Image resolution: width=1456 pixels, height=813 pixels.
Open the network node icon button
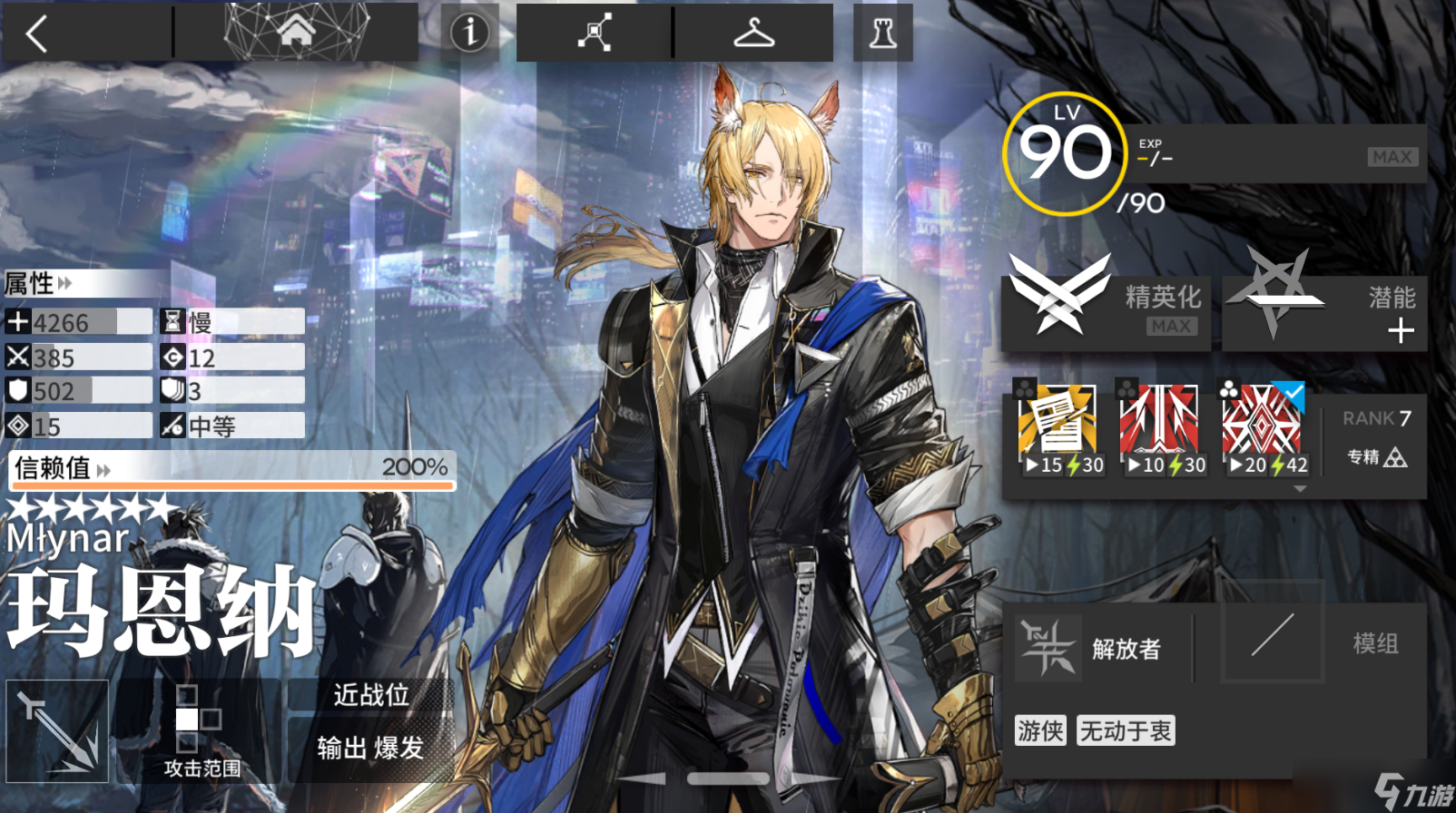click(x=594, y=33)
